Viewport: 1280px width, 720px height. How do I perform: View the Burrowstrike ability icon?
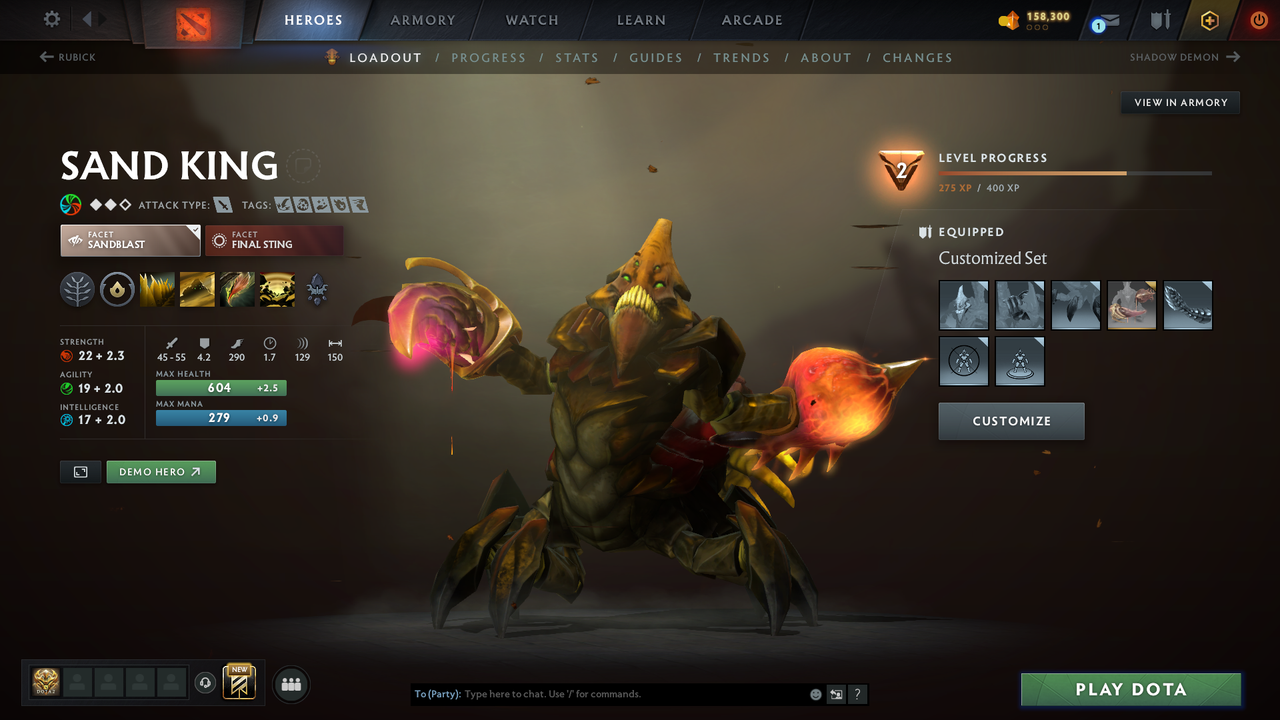coord(157,289)
